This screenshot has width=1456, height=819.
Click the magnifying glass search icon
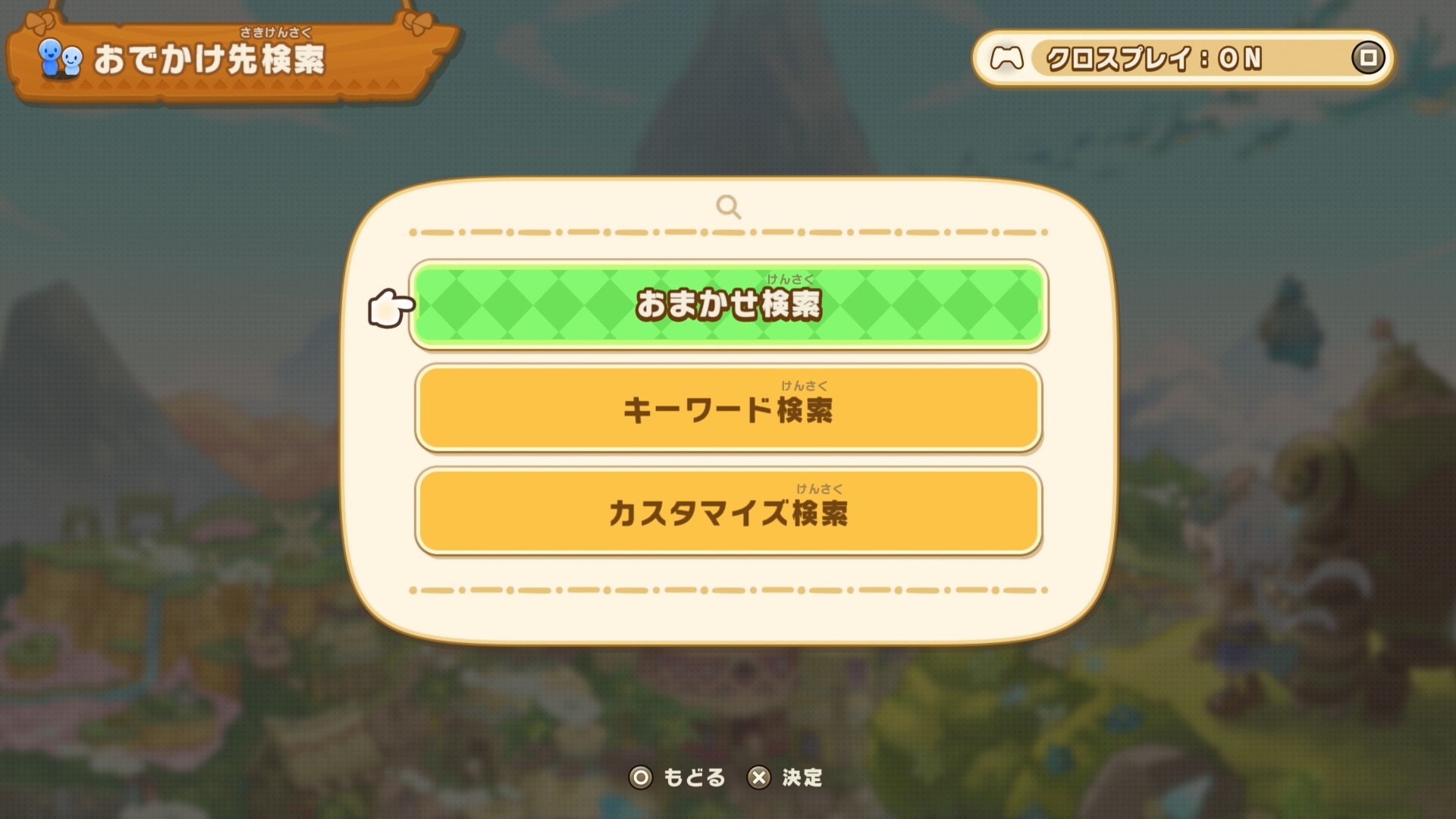coord(729,206)
